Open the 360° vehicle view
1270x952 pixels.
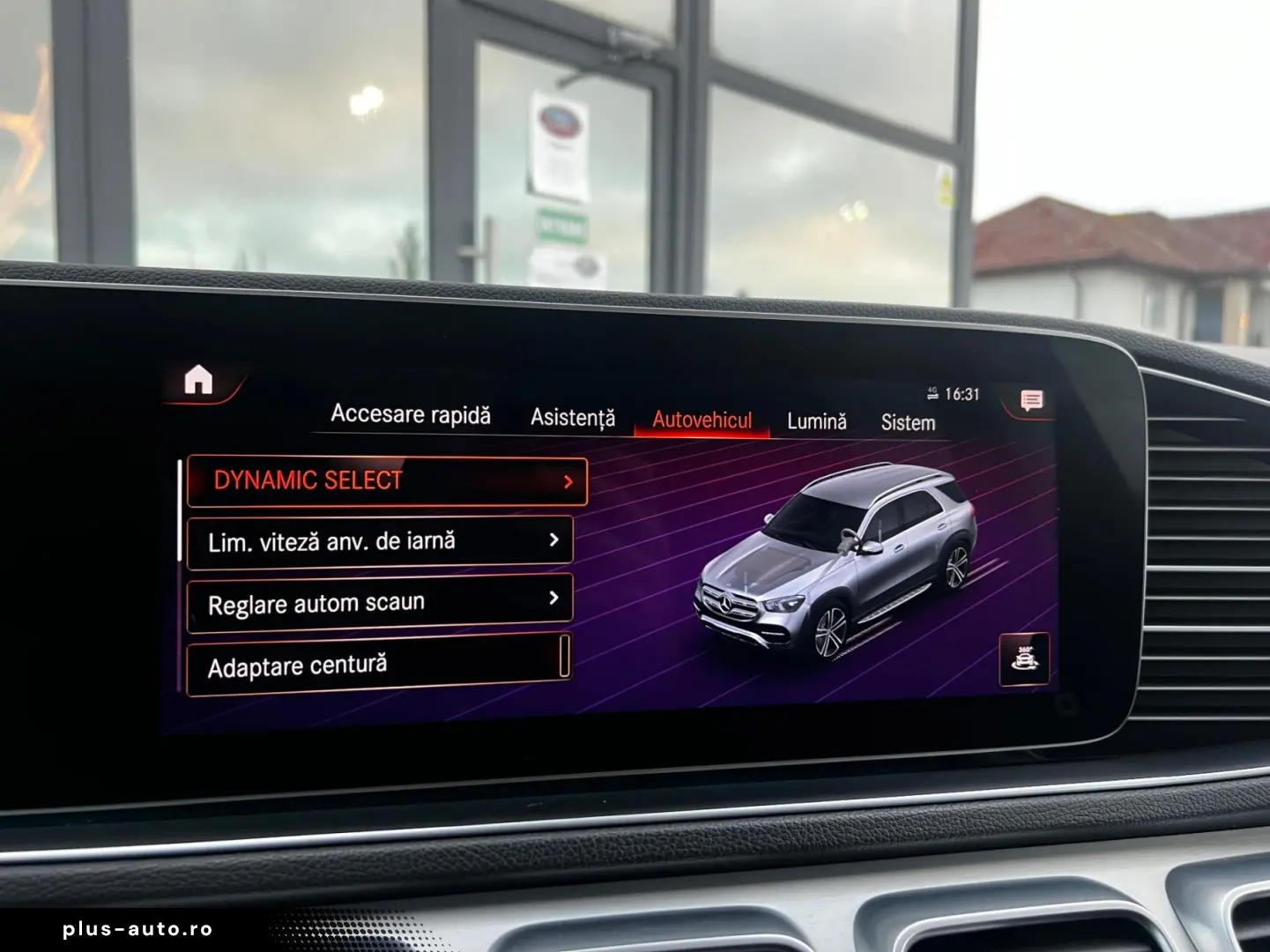click(1025, 656)
